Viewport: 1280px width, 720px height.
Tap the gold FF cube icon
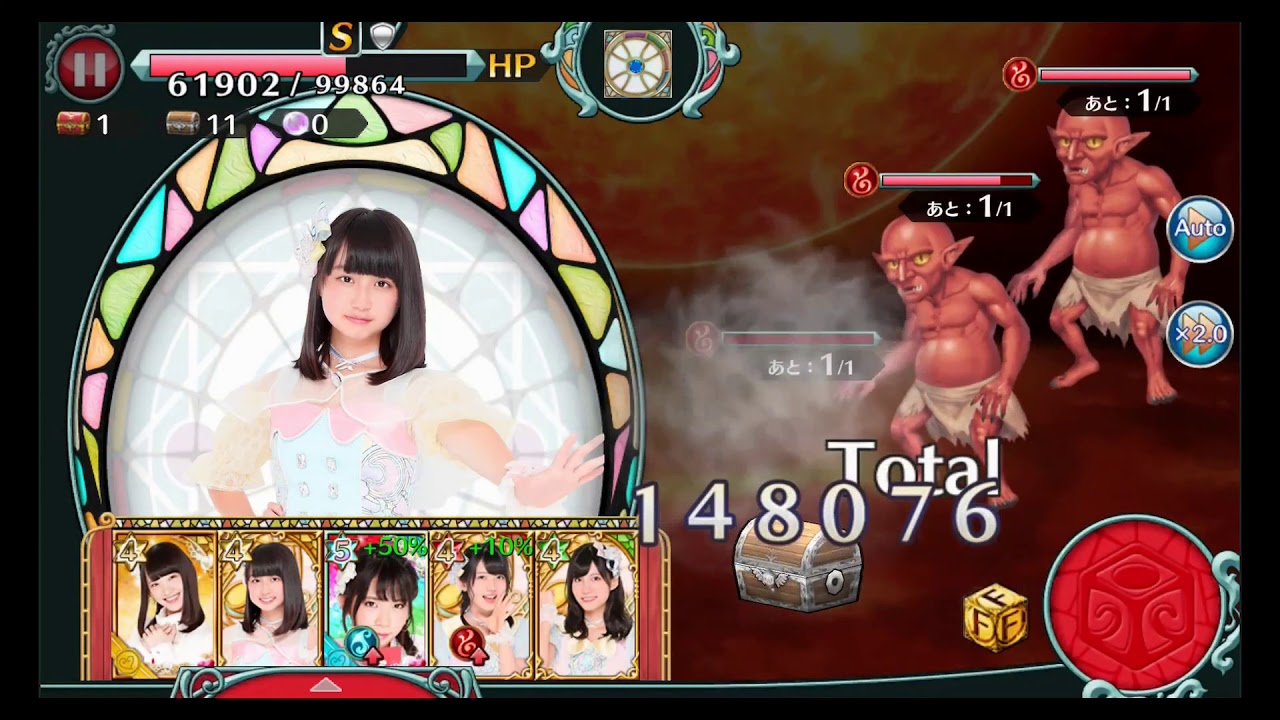pyautogui.click(x=995, y=616)
